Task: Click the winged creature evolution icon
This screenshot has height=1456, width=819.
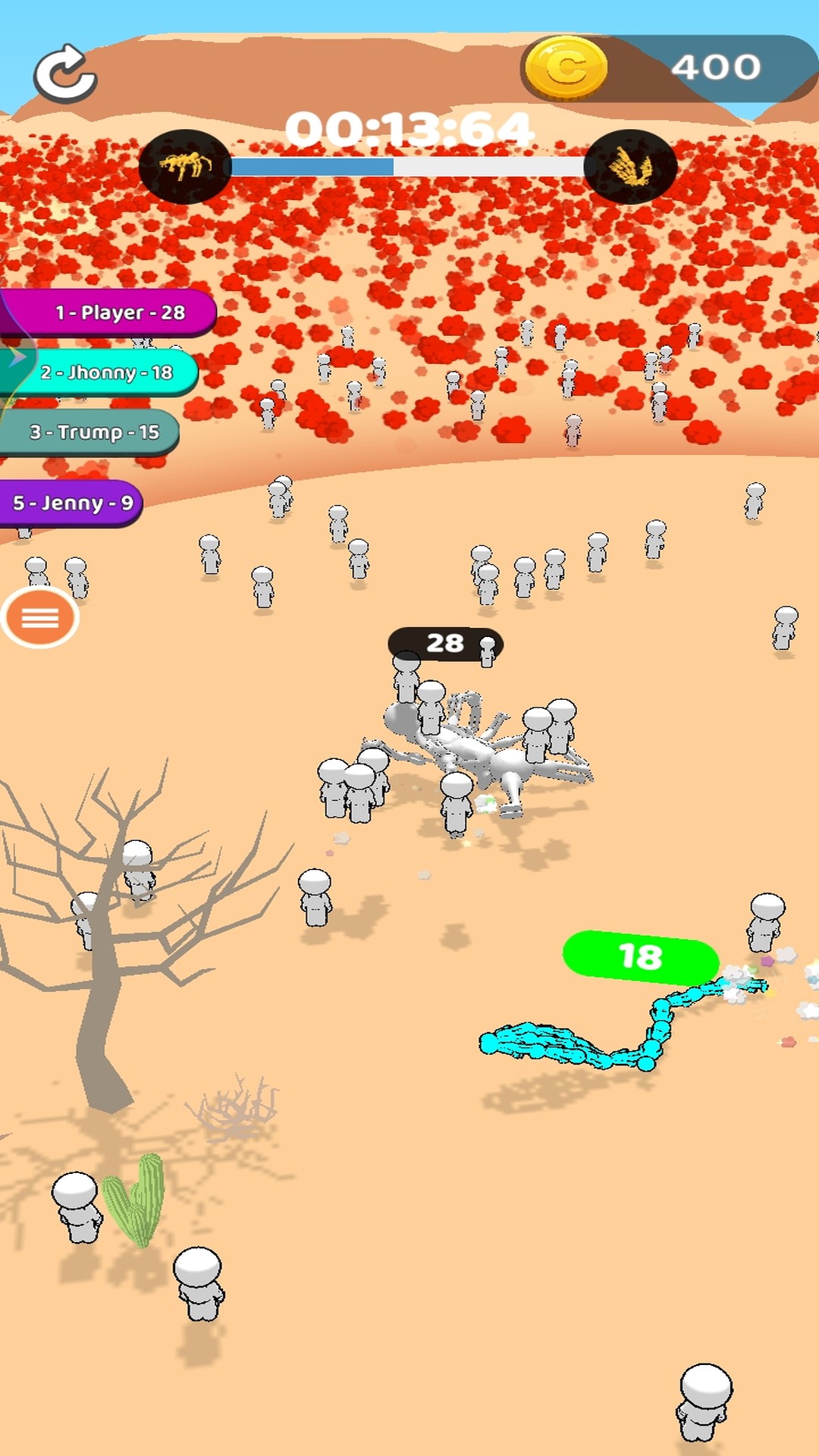Action: (x=629, y=166)
